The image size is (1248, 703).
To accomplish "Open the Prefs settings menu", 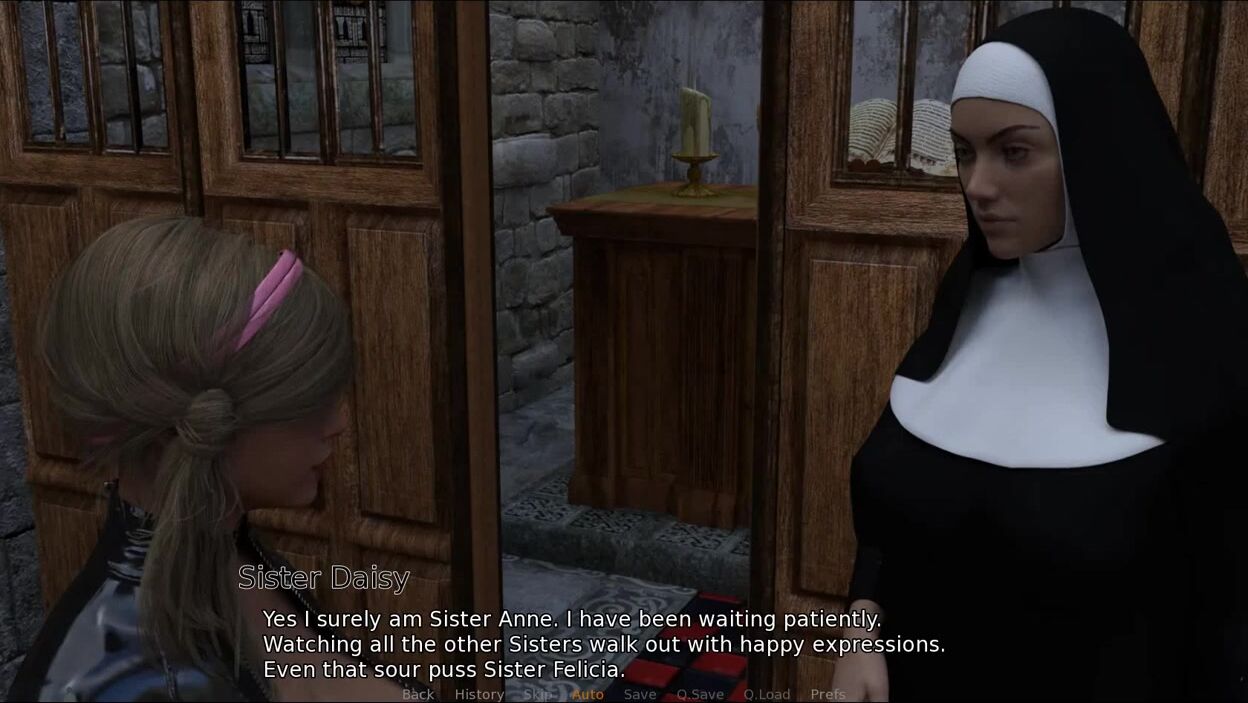I will 828,694.
